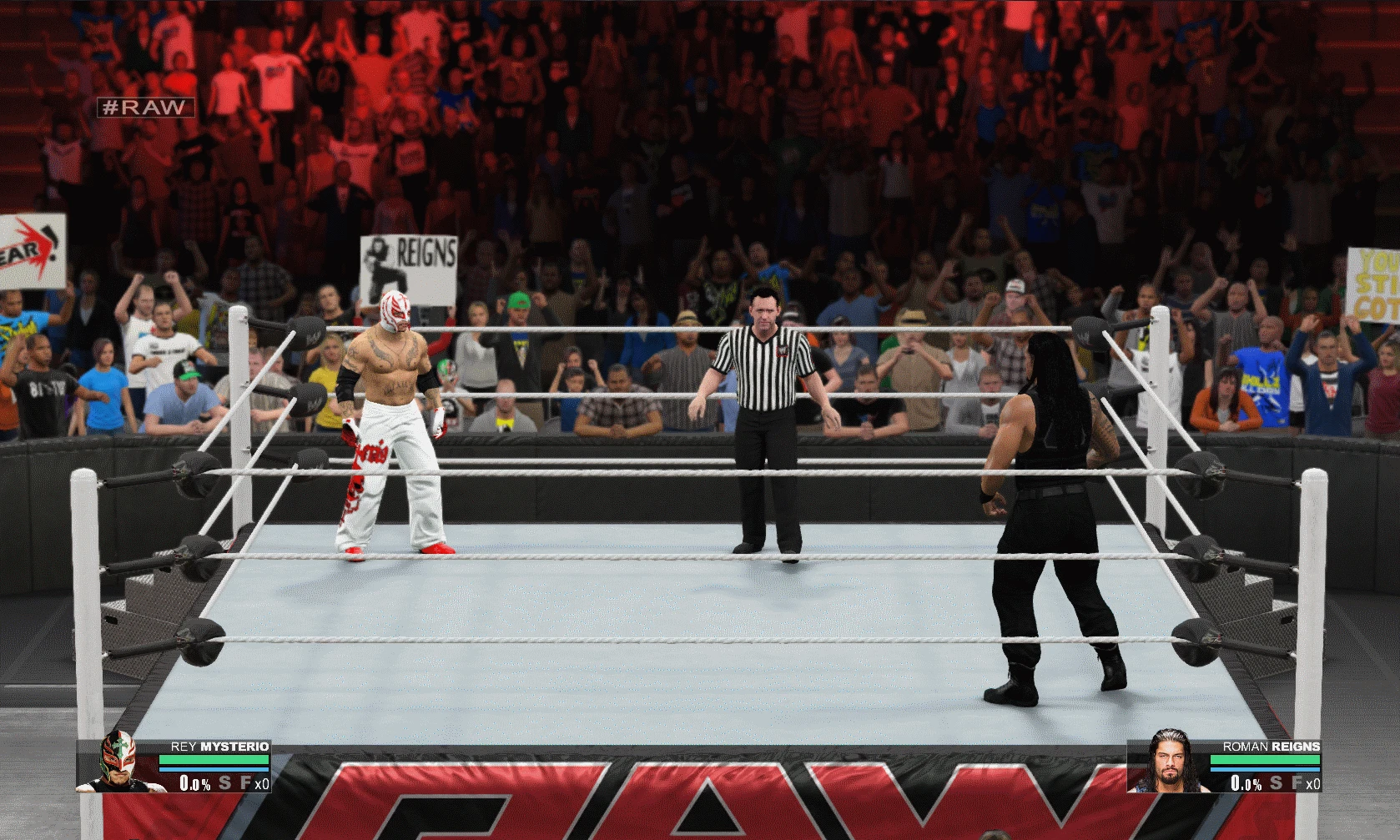Image resolution: width=1400 pixels, height=840 pixels.
Task: Click Rey Mysterio's HUD portrait
Action: click(118, 762)
